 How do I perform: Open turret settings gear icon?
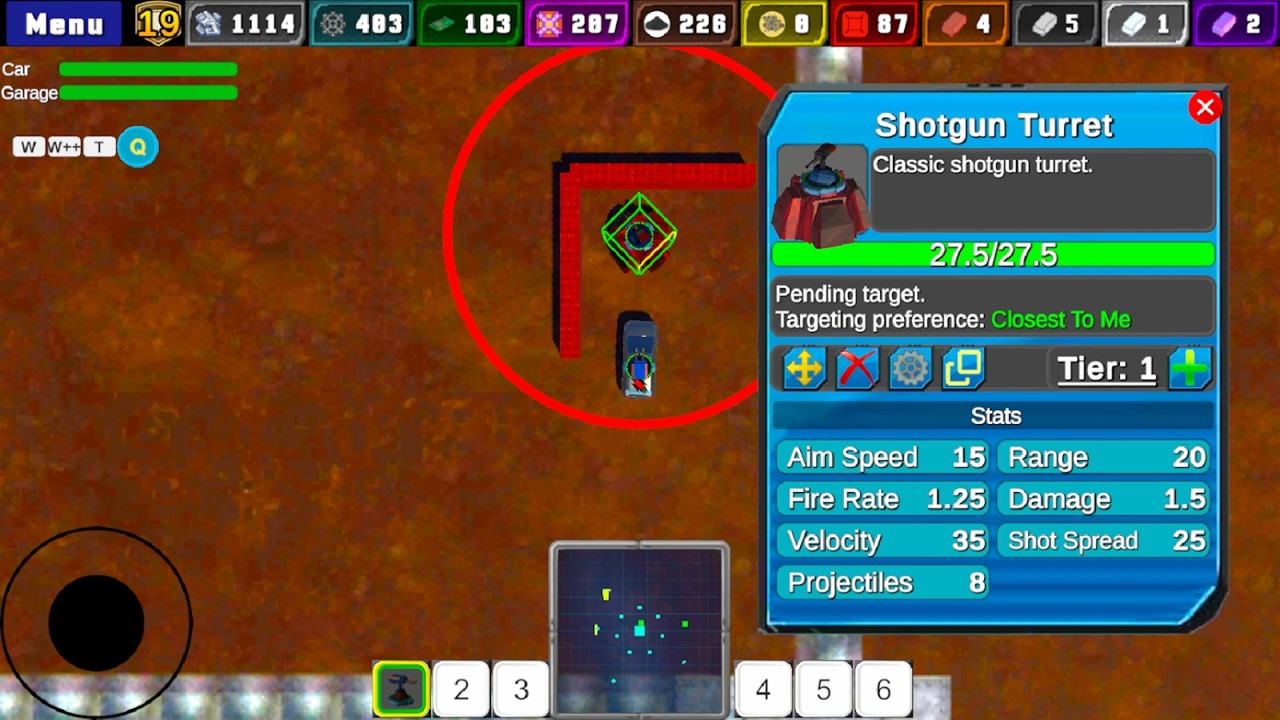[910, 369]
